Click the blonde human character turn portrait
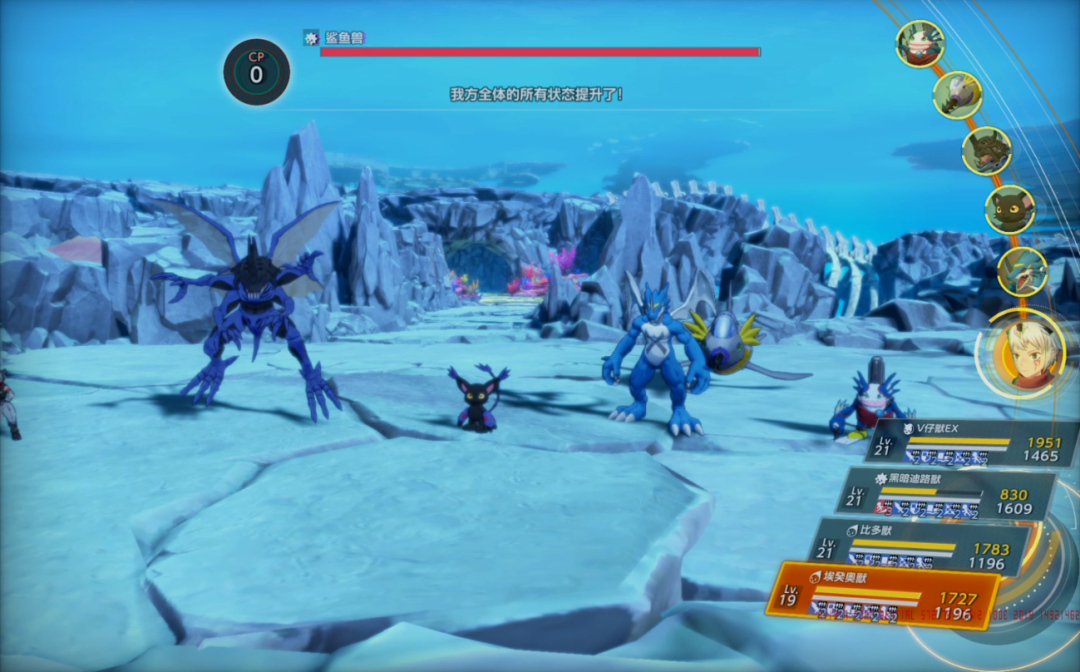The width and height of the screenshot is (1080, 672). coord(1022,351)
